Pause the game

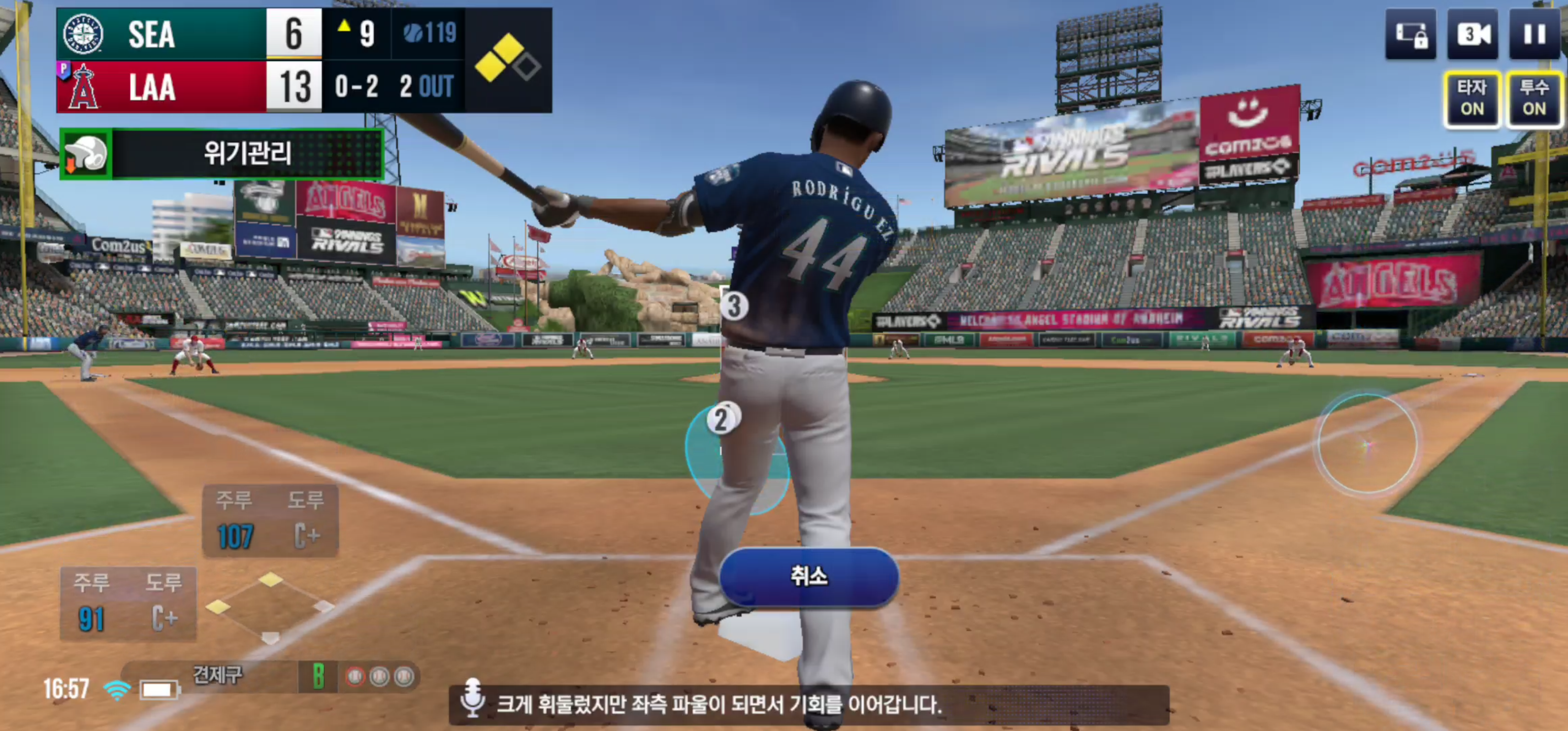tap(1533, 35)
